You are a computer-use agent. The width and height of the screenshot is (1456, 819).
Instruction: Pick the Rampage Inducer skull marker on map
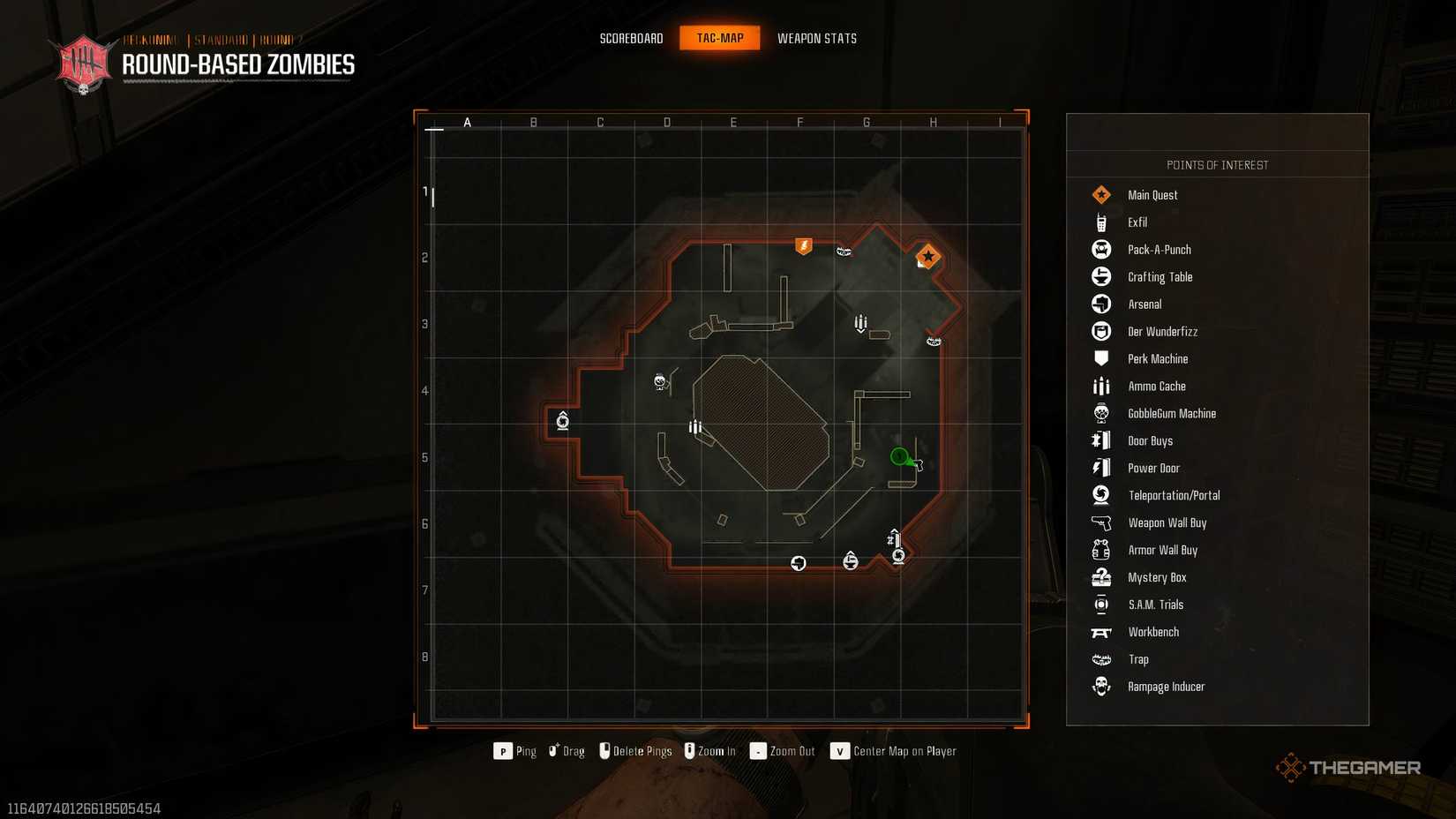659,381
